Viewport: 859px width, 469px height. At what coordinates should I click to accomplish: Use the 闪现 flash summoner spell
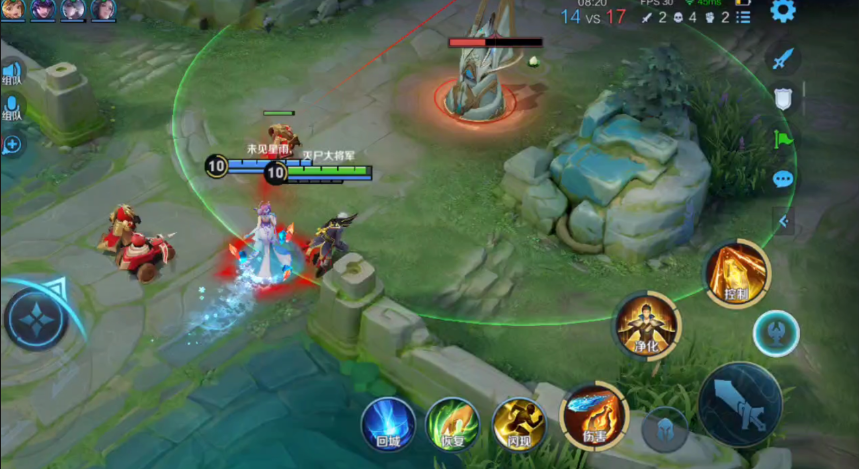pos(518,424)
